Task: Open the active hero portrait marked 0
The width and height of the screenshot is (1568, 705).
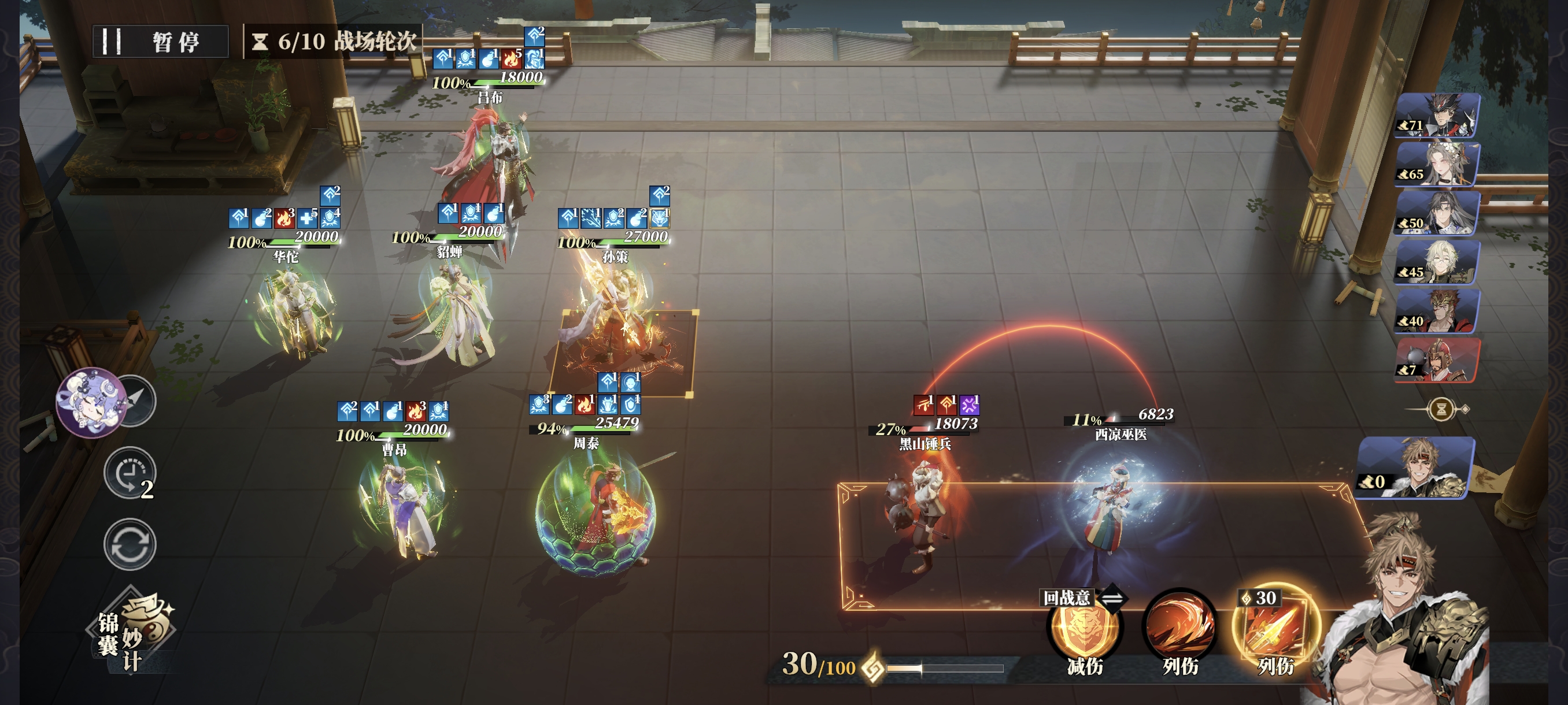Action: click(1415, 466)
